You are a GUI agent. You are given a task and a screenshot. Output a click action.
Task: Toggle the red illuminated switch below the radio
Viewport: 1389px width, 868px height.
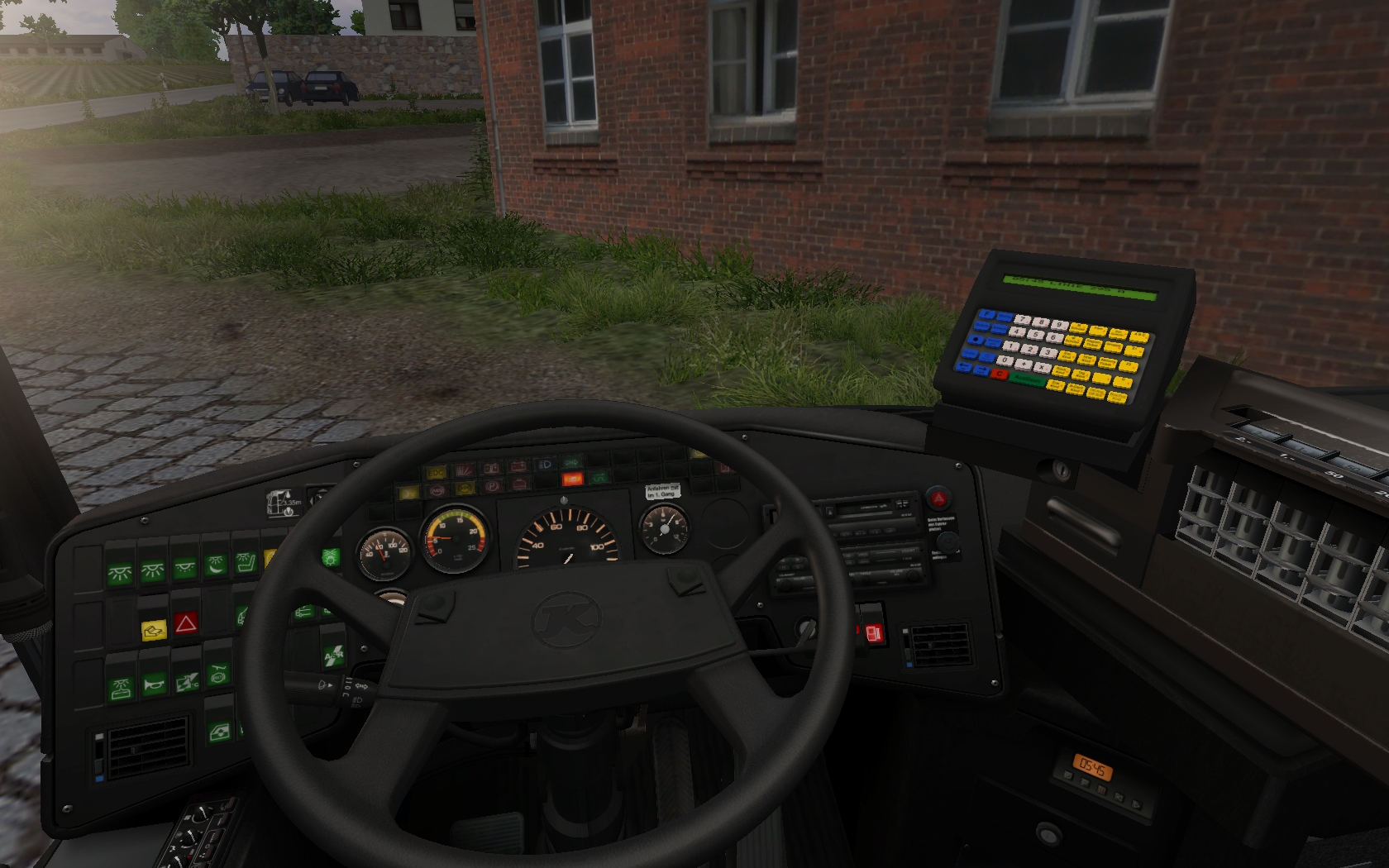873,635
